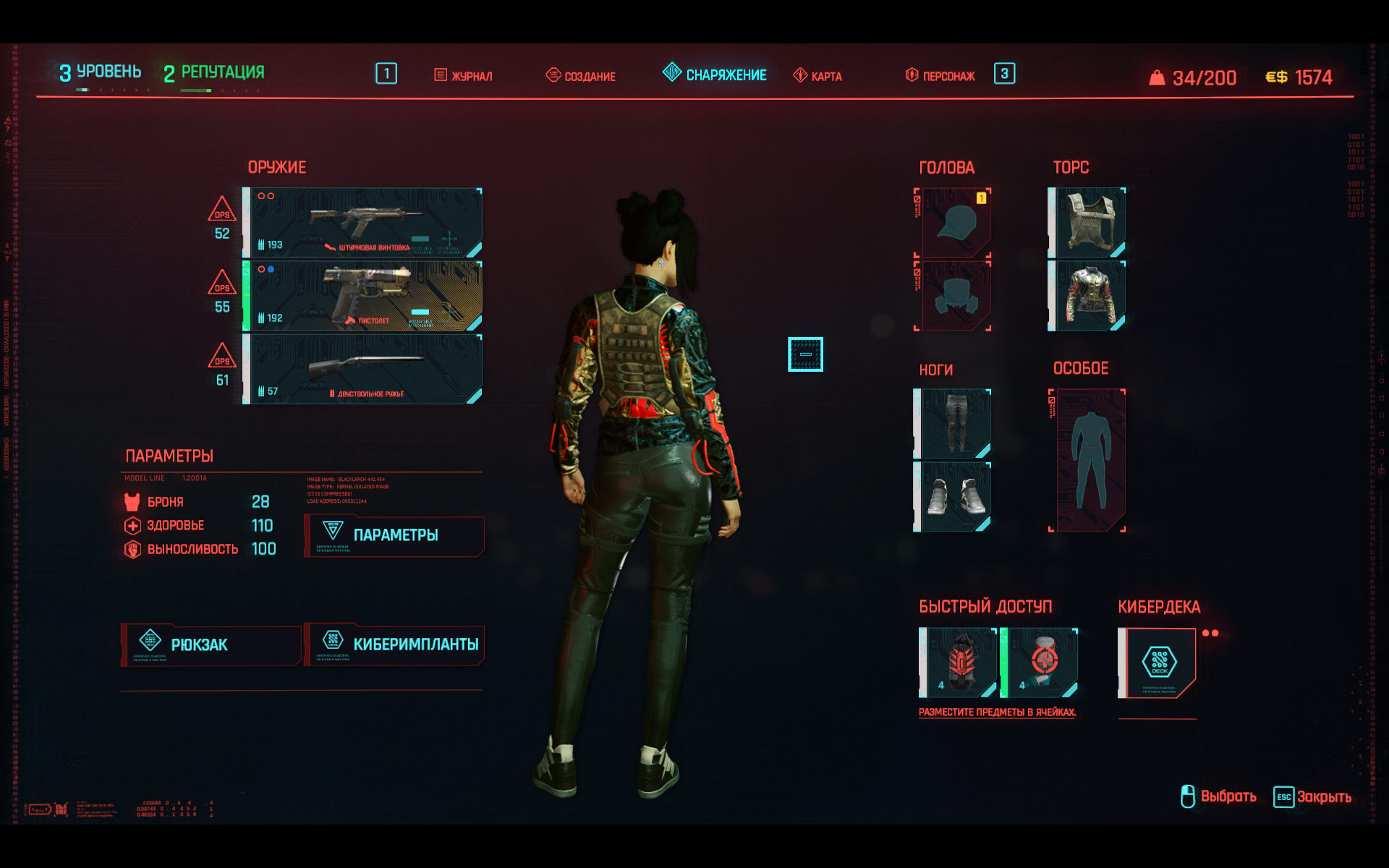Choose the sneakers footwear slot
The height and width of the screenshot is (868, 1389).
tap(954, 497)
